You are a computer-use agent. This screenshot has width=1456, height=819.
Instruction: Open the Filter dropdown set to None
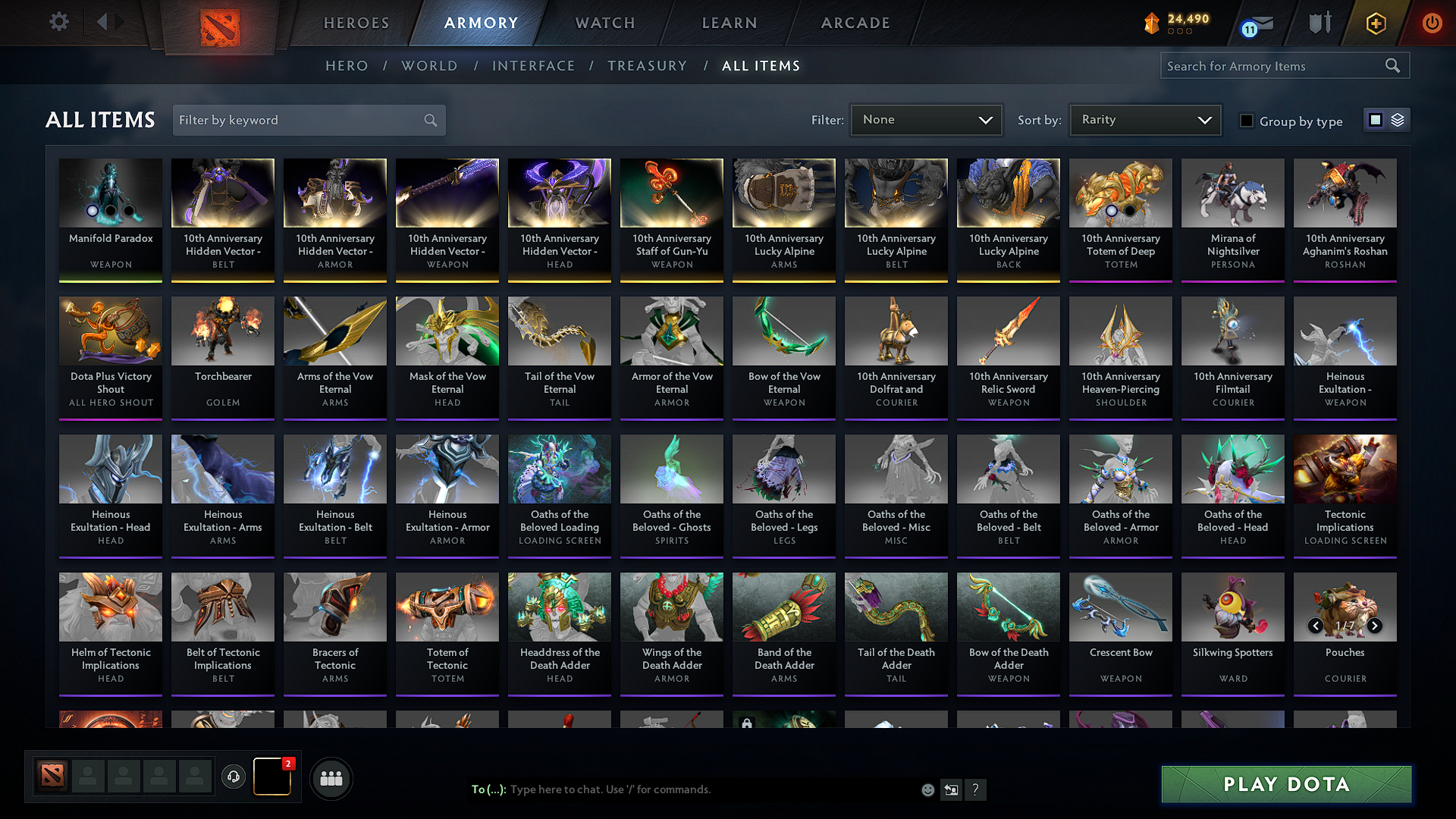click(926, 119)
